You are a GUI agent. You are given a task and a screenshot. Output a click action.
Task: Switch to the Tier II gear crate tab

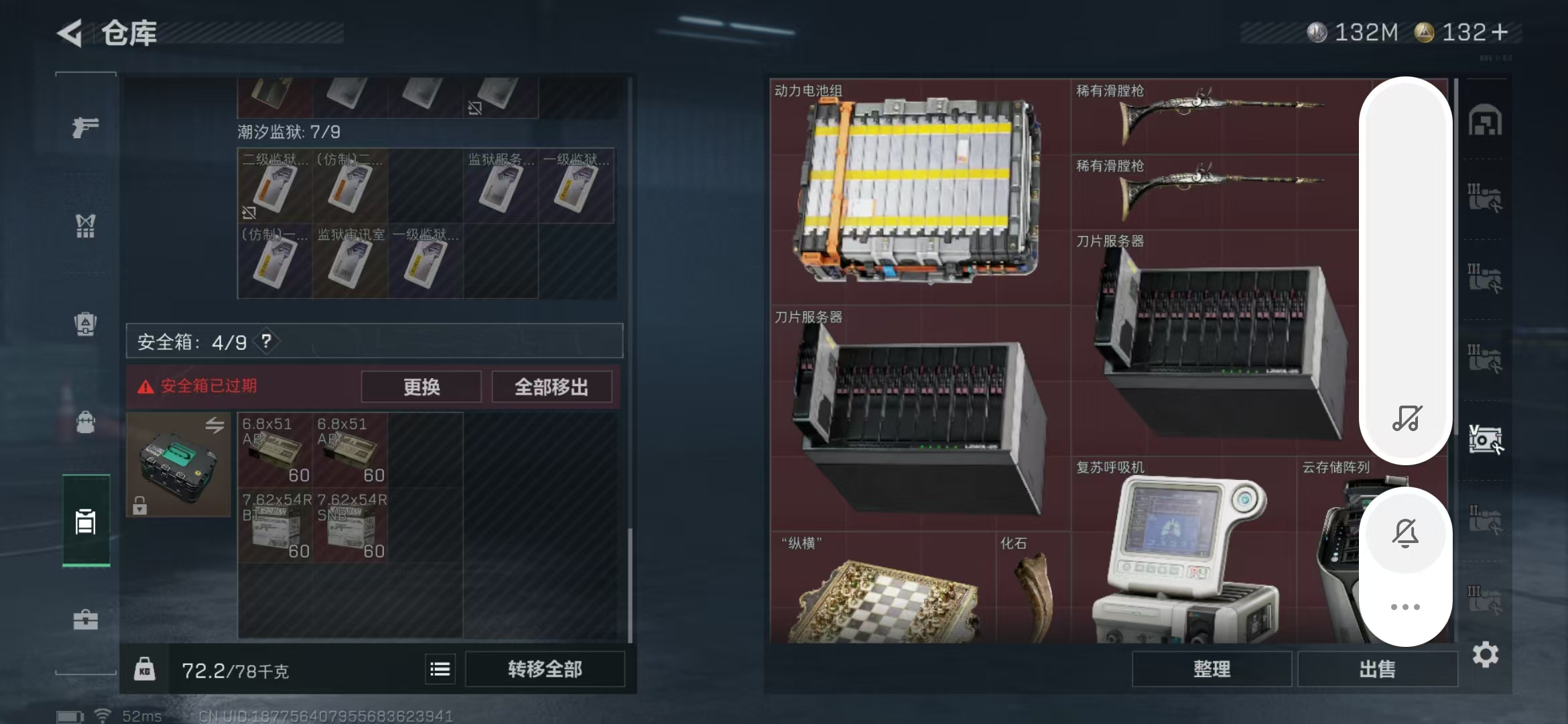point(1486,516)
